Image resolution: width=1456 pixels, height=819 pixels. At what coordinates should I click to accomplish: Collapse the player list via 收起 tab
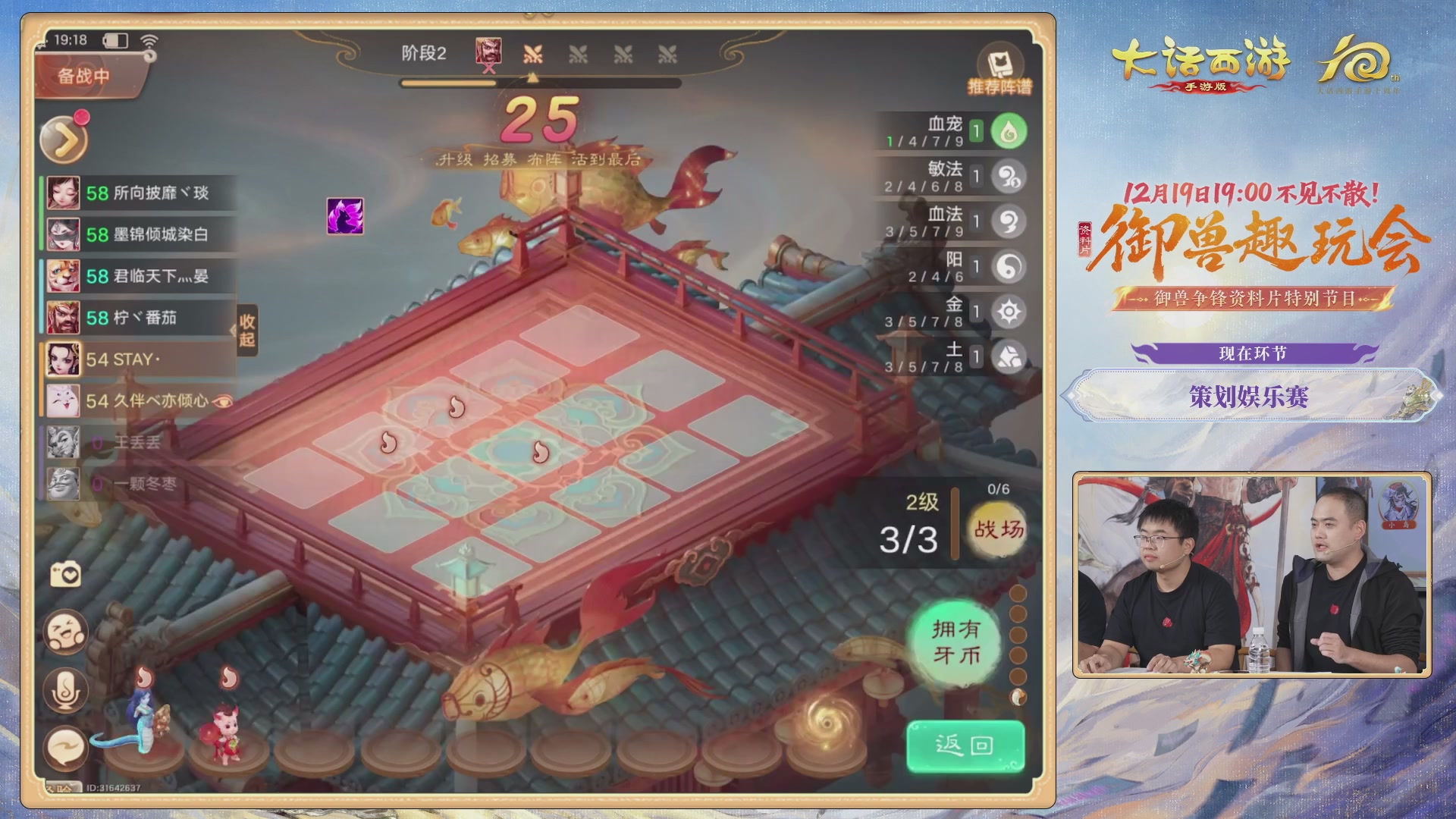(x=246, y=331)
